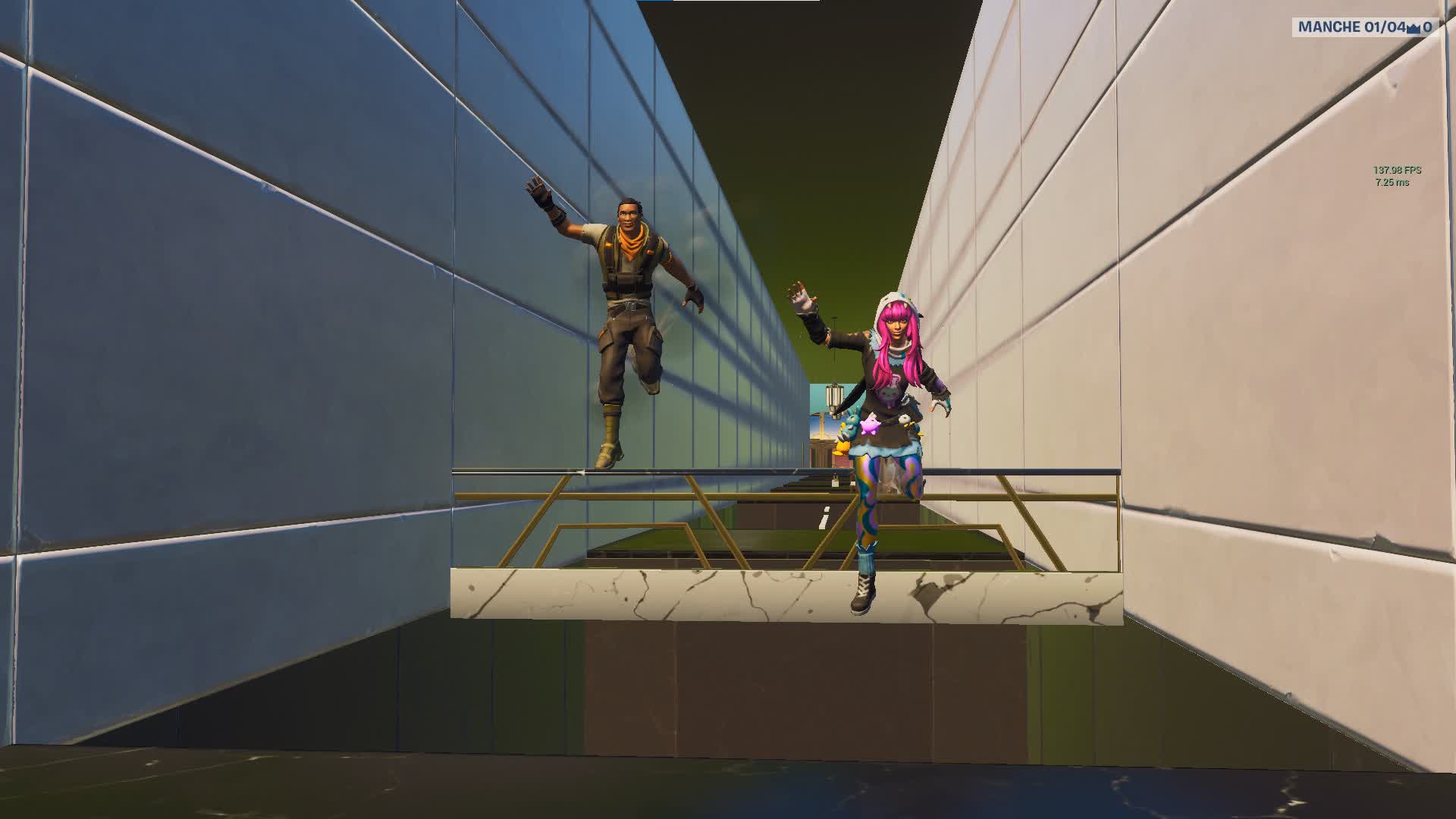This screenshot has height=819, width=1456.
Task: Click the crown icon in the MANCHE counter
Action: [1414, 28]
